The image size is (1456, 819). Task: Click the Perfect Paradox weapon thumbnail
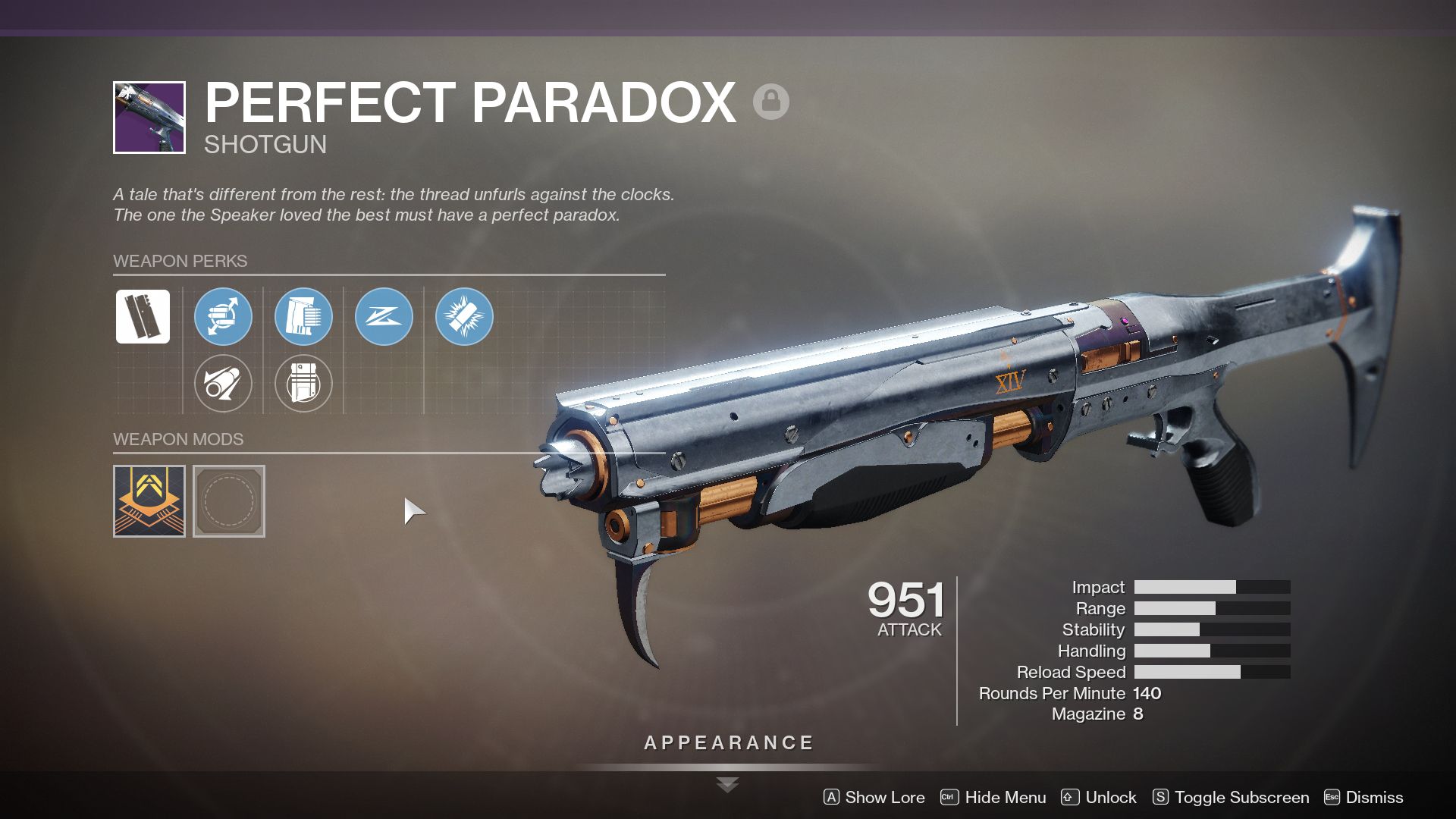pyautogui.click(x=149, y=115)
